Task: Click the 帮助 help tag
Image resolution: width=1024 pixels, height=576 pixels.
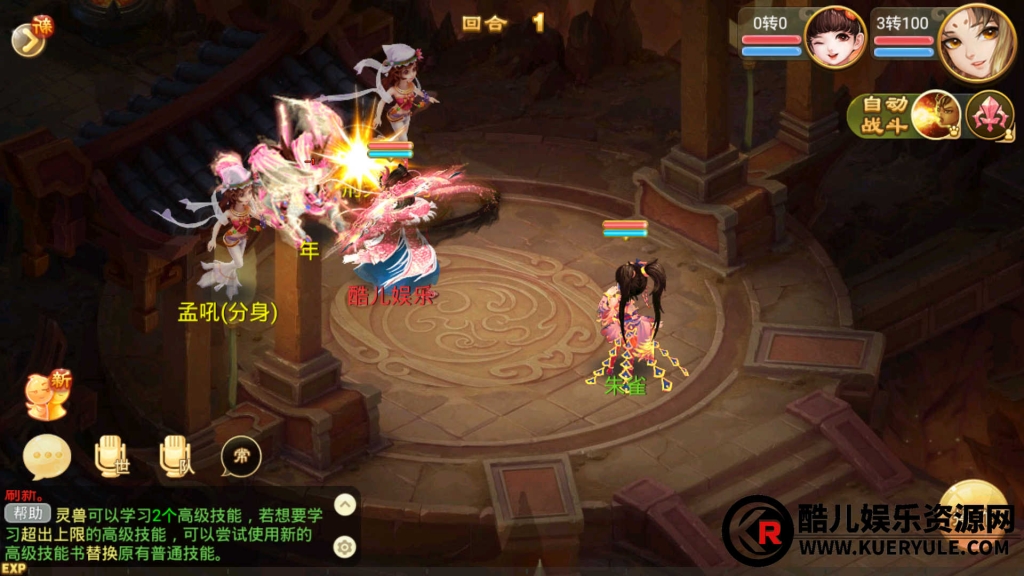Action: click(x=27, y=513)
